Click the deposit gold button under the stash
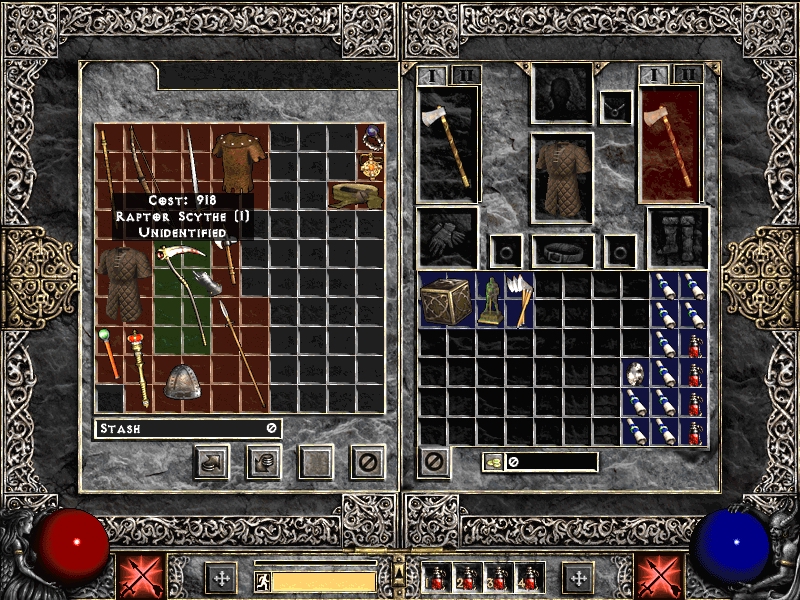This screenshot has height=600, width=800. [x=213, y=461]
